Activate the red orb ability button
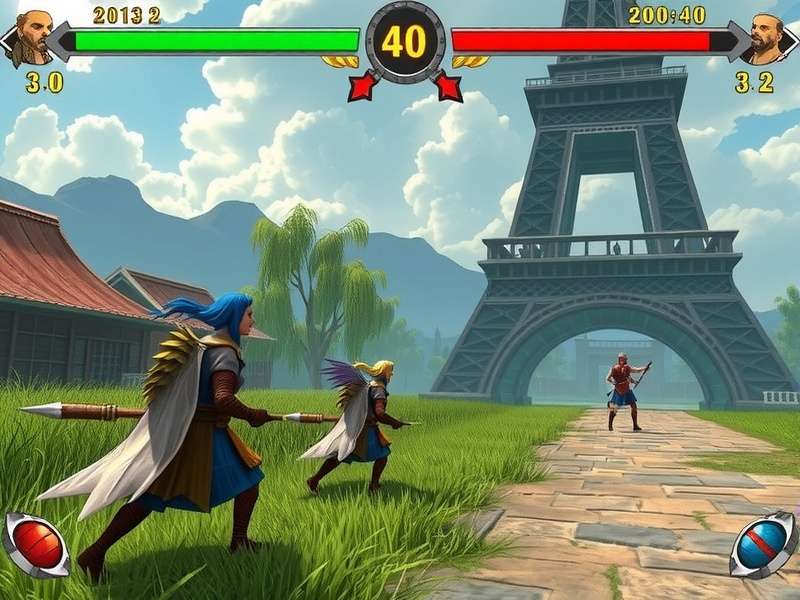 point(37,544)
